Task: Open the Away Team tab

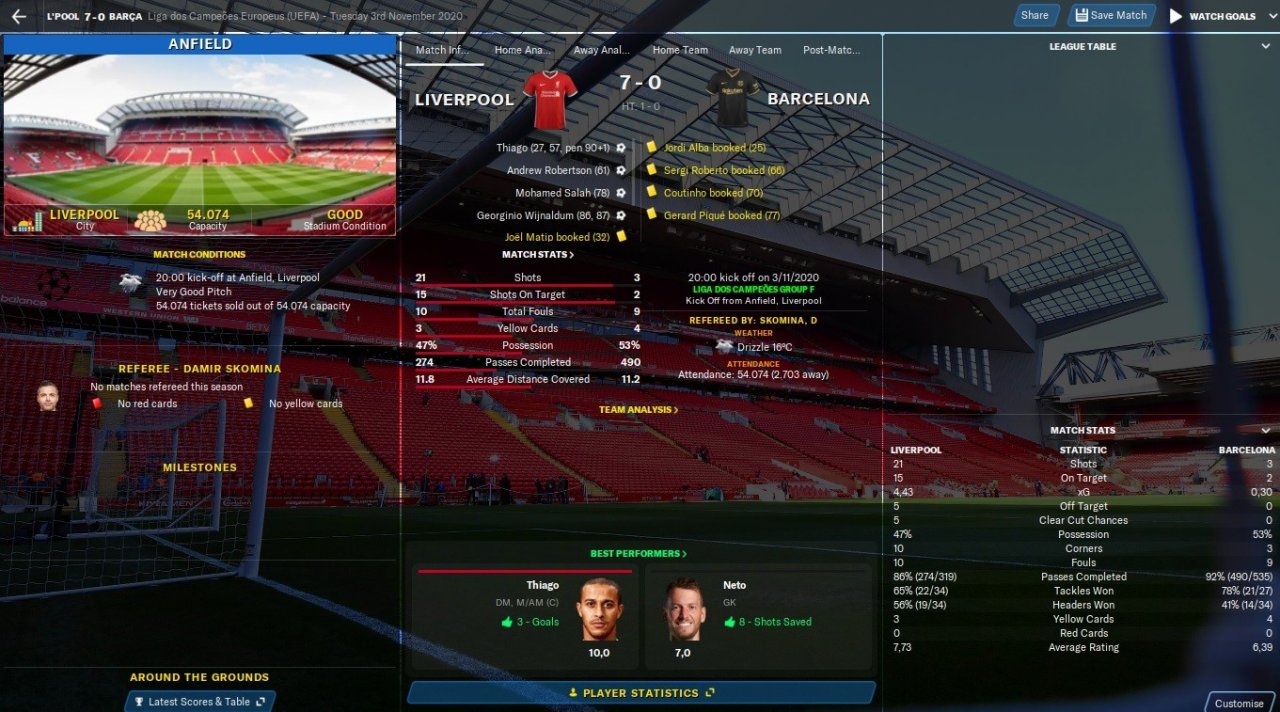Action: point(755,50)
